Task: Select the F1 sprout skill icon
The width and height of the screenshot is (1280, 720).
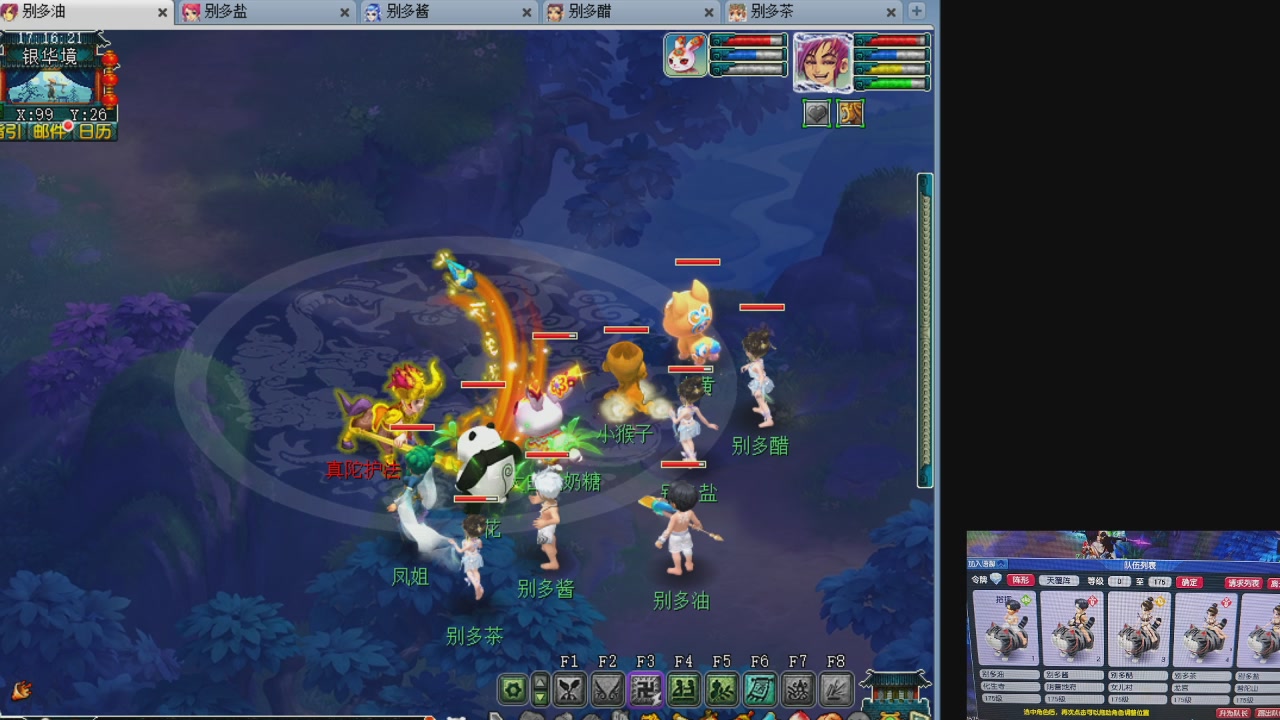Action: pyautogui.click(x=569, y=688)
